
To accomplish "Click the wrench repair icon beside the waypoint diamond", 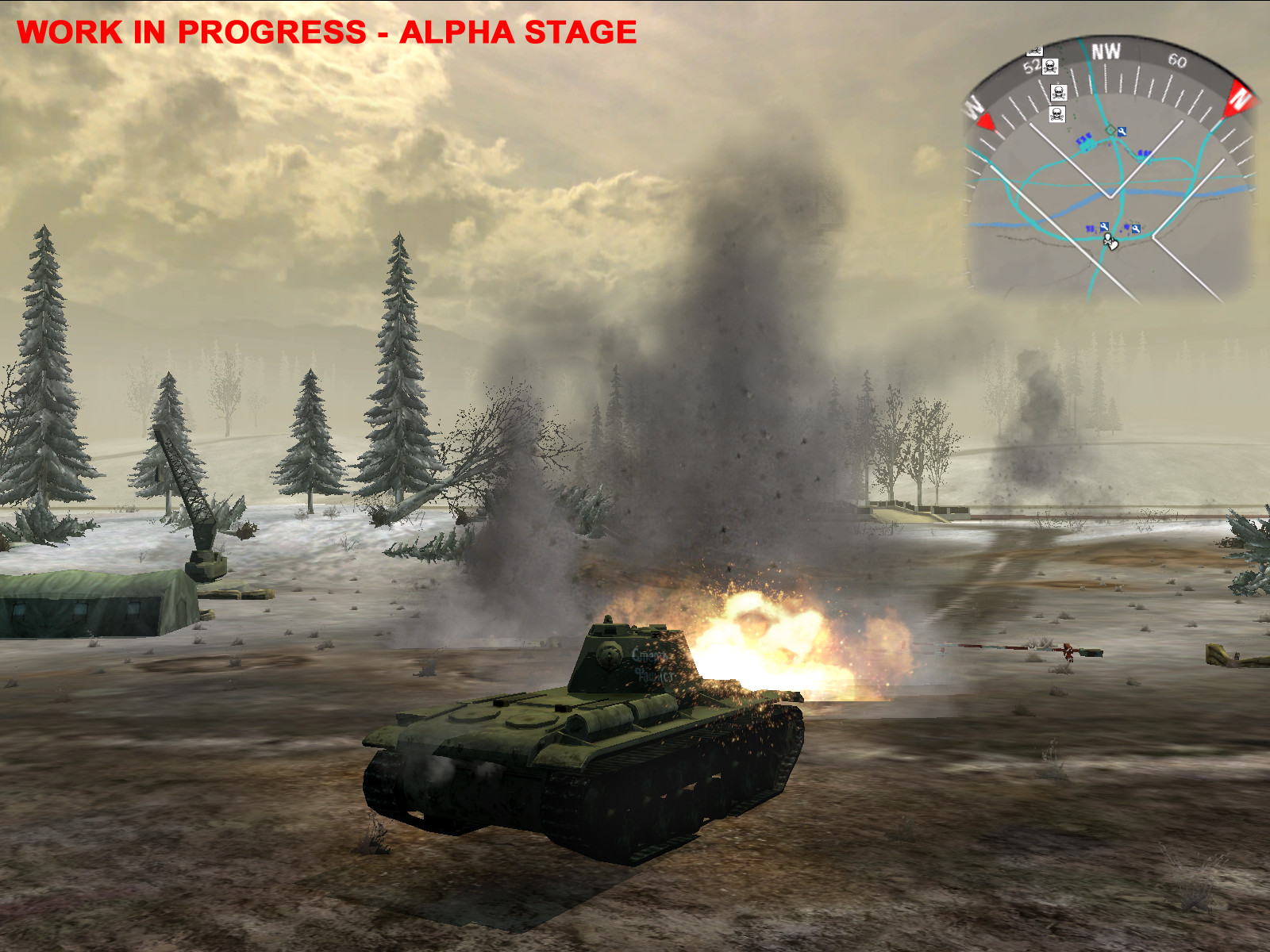I will pyautogui.click(x=1122, y=132).
